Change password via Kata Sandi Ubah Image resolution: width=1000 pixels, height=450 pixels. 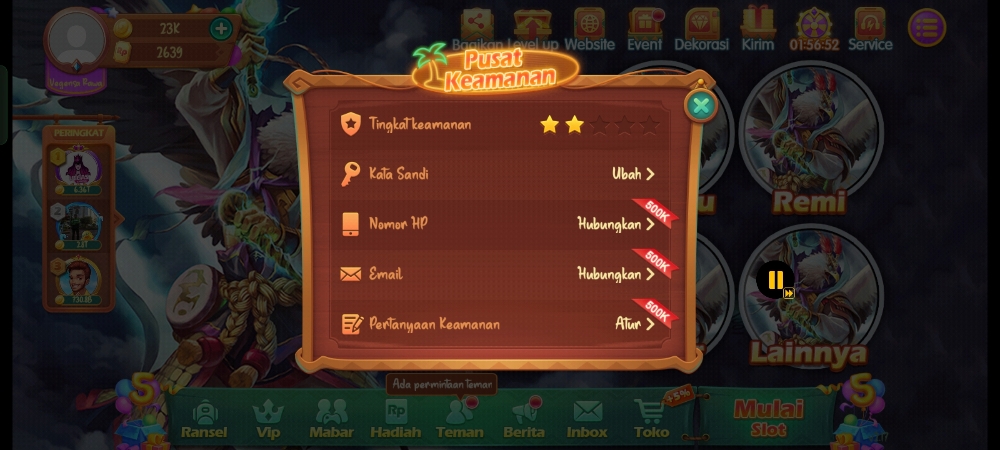633,174
